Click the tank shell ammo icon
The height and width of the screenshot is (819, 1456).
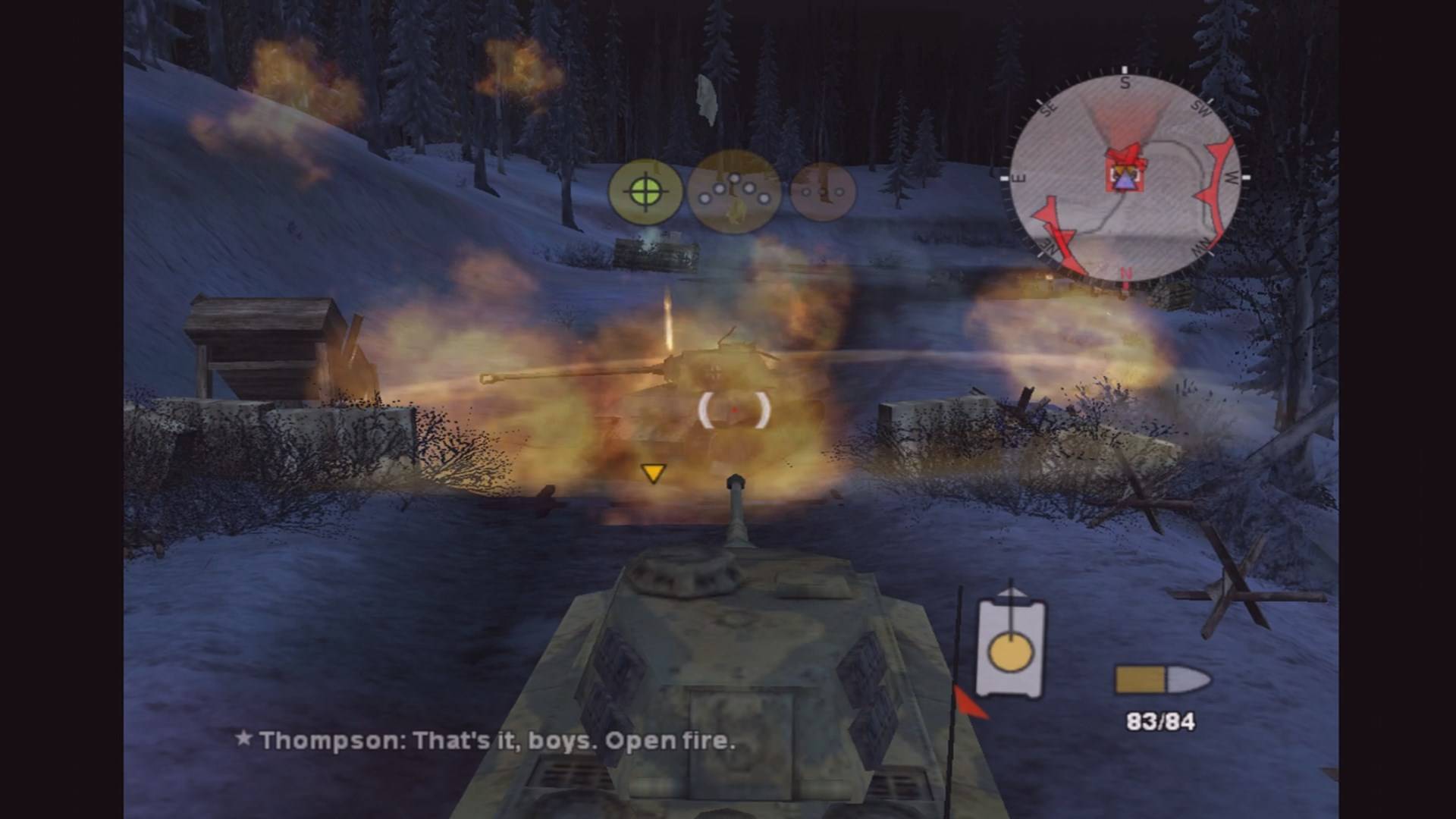[x=1161, y=680]
